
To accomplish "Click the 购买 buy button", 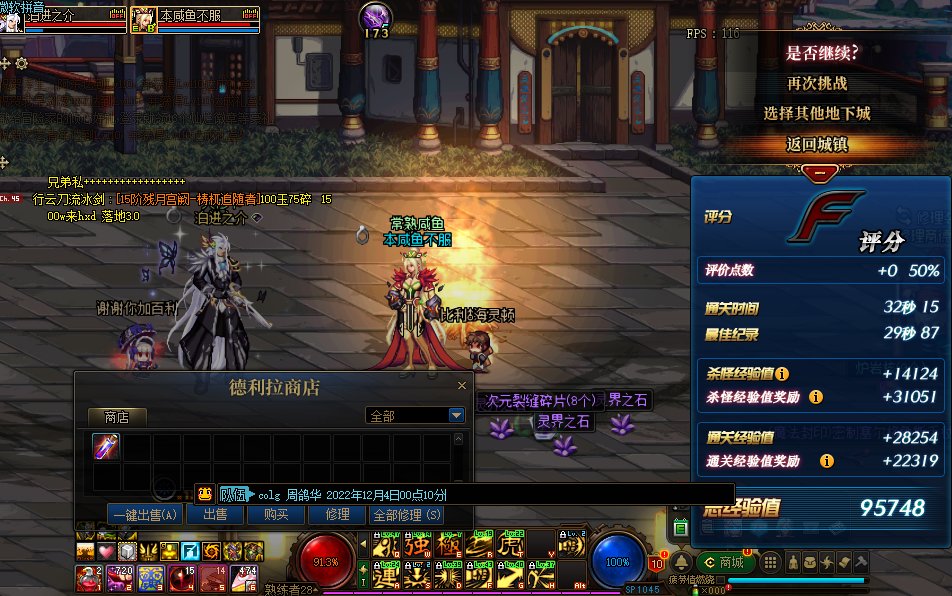I will (276, 514).
